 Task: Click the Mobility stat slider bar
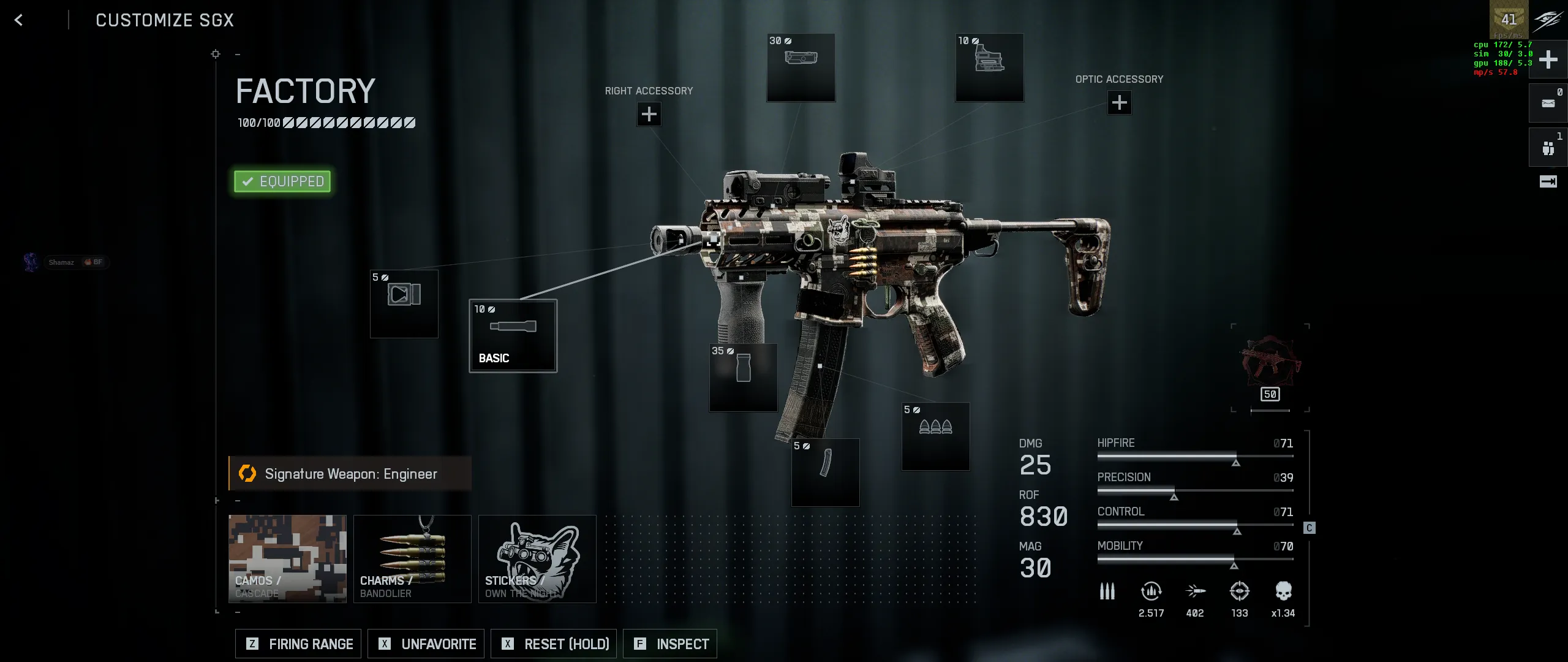(x=1194, y=558)
